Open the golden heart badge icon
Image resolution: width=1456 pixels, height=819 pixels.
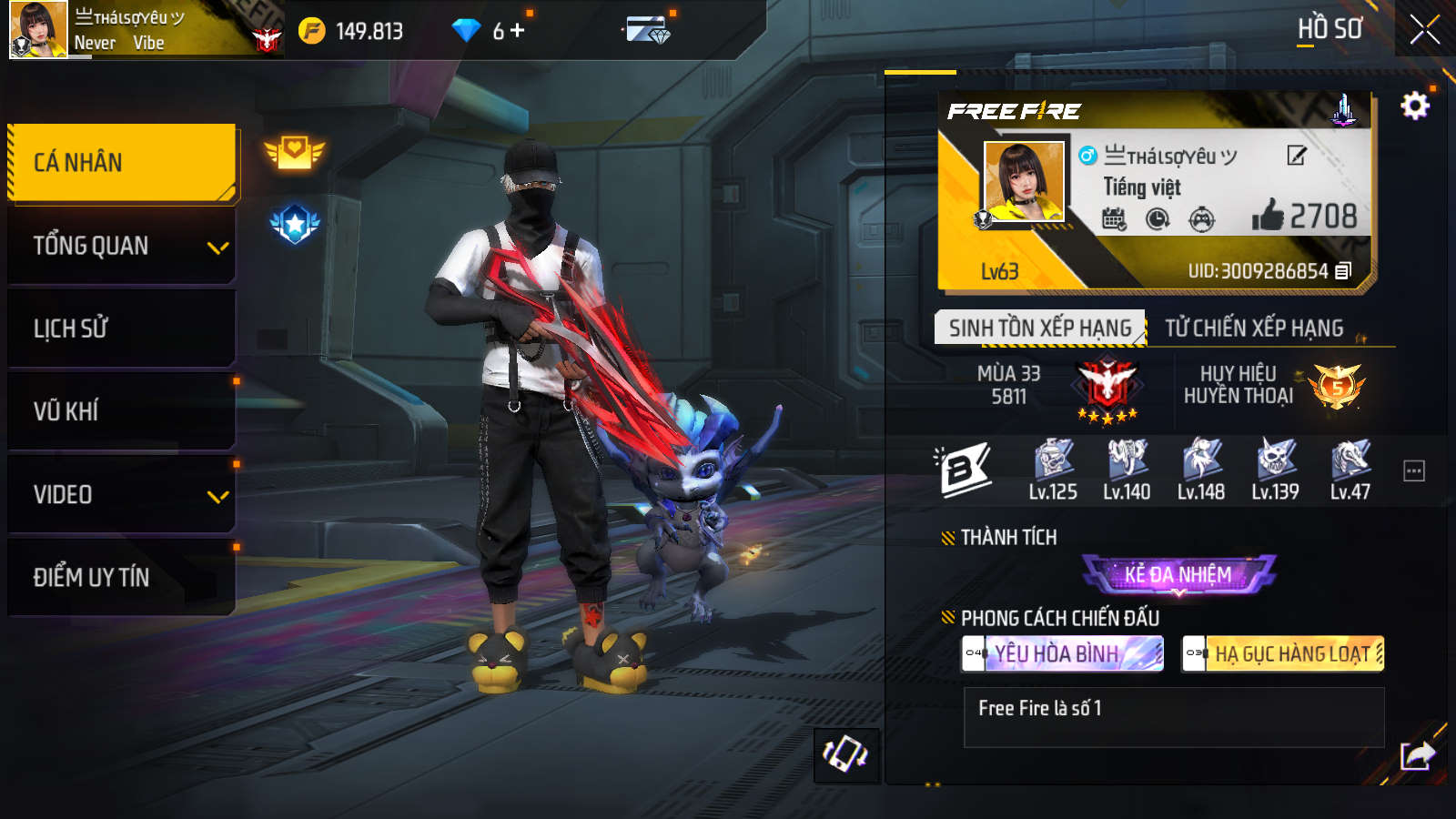[294, 152]
